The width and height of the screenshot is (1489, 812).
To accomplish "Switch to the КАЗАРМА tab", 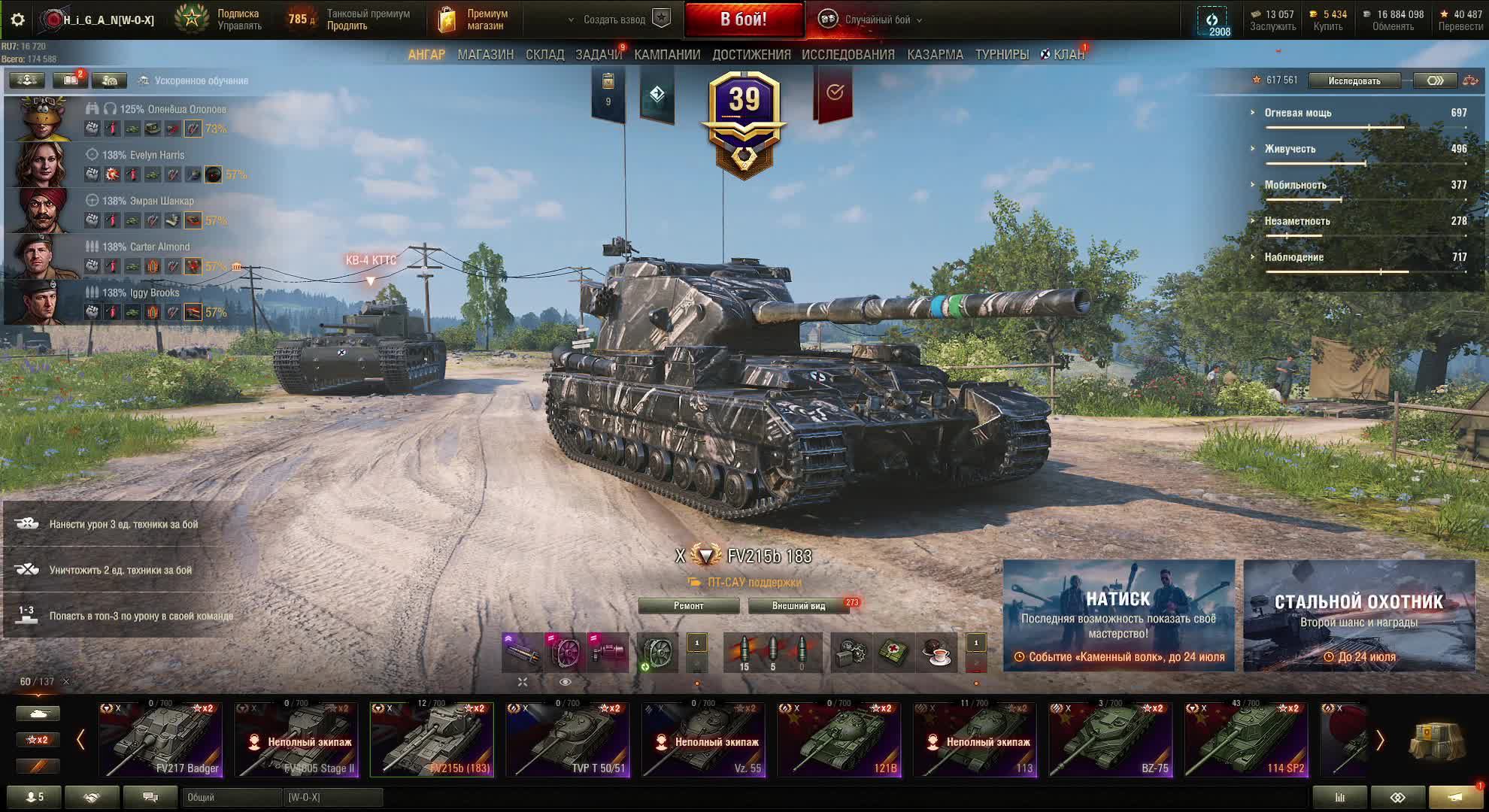I will click(x=935, y=55).
